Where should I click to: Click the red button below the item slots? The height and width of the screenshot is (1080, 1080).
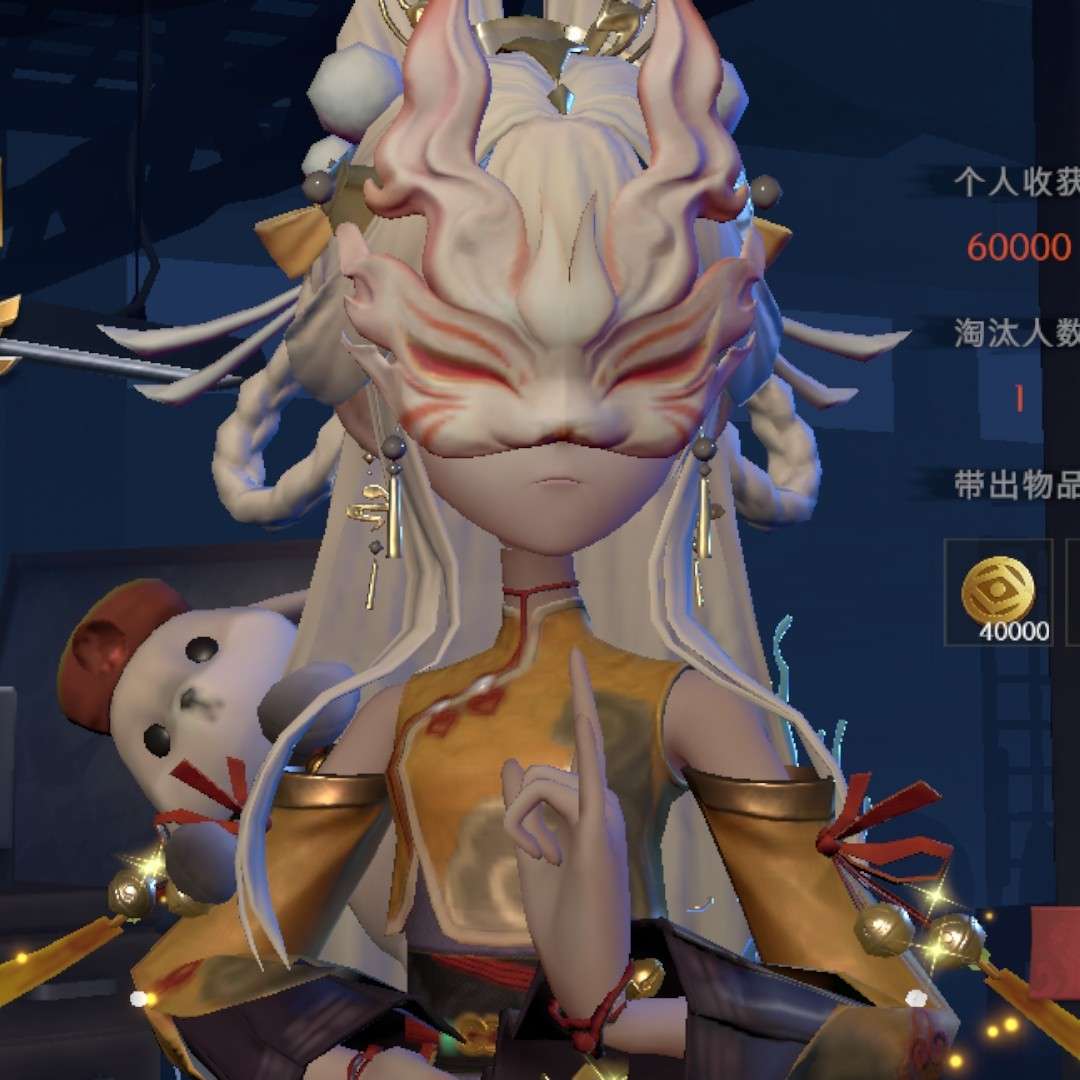click(x=1056, y=954)
